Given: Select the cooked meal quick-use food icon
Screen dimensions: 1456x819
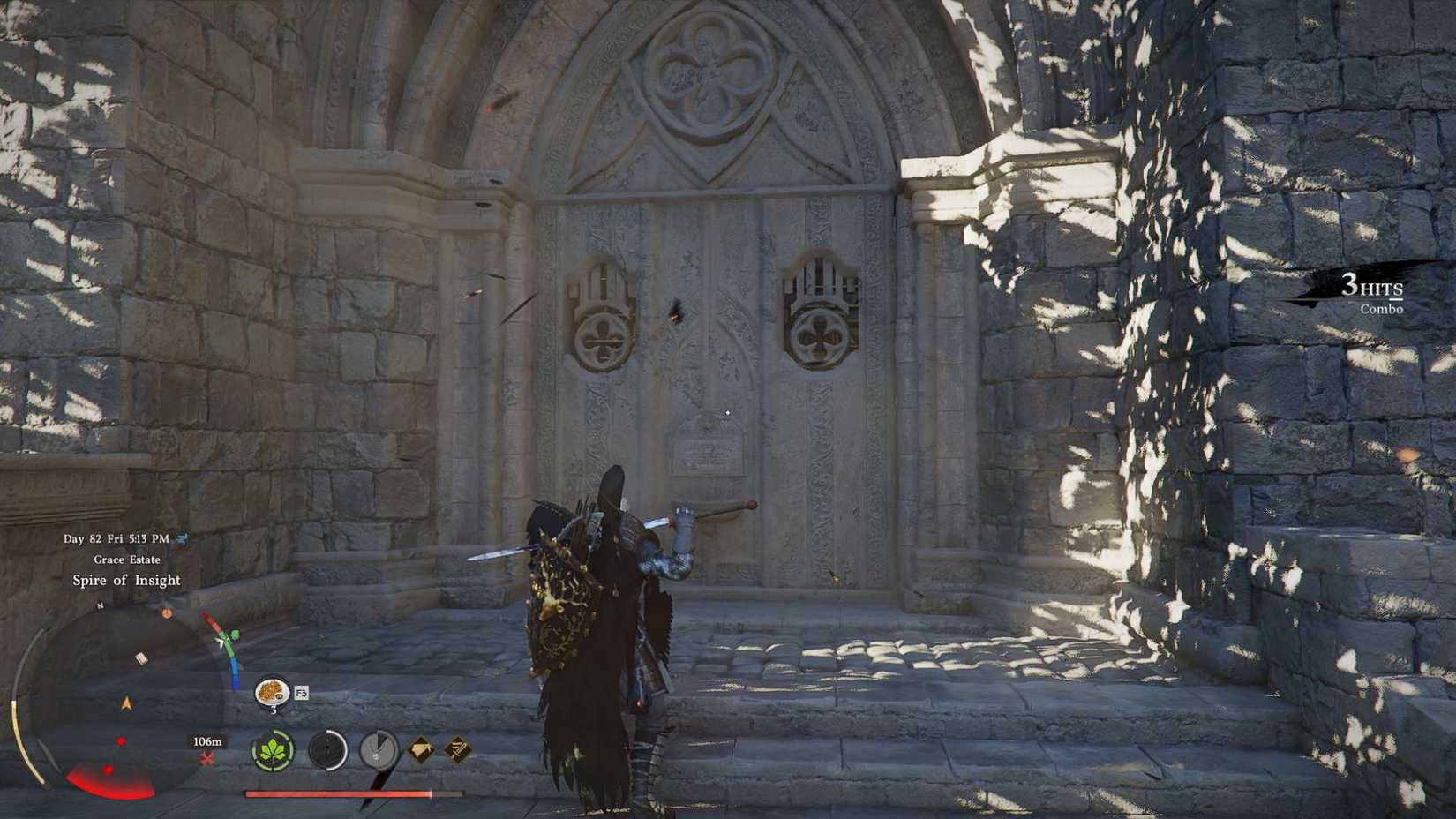Looking at the screenshot, I should pos(271,690).
